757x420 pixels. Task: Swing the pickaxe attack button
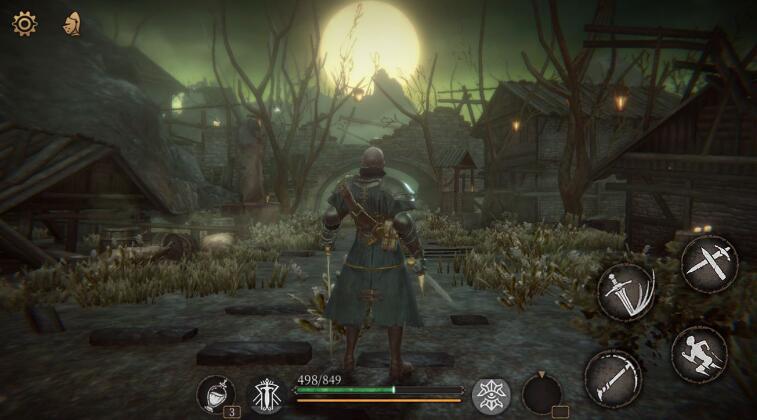[613, 377]
